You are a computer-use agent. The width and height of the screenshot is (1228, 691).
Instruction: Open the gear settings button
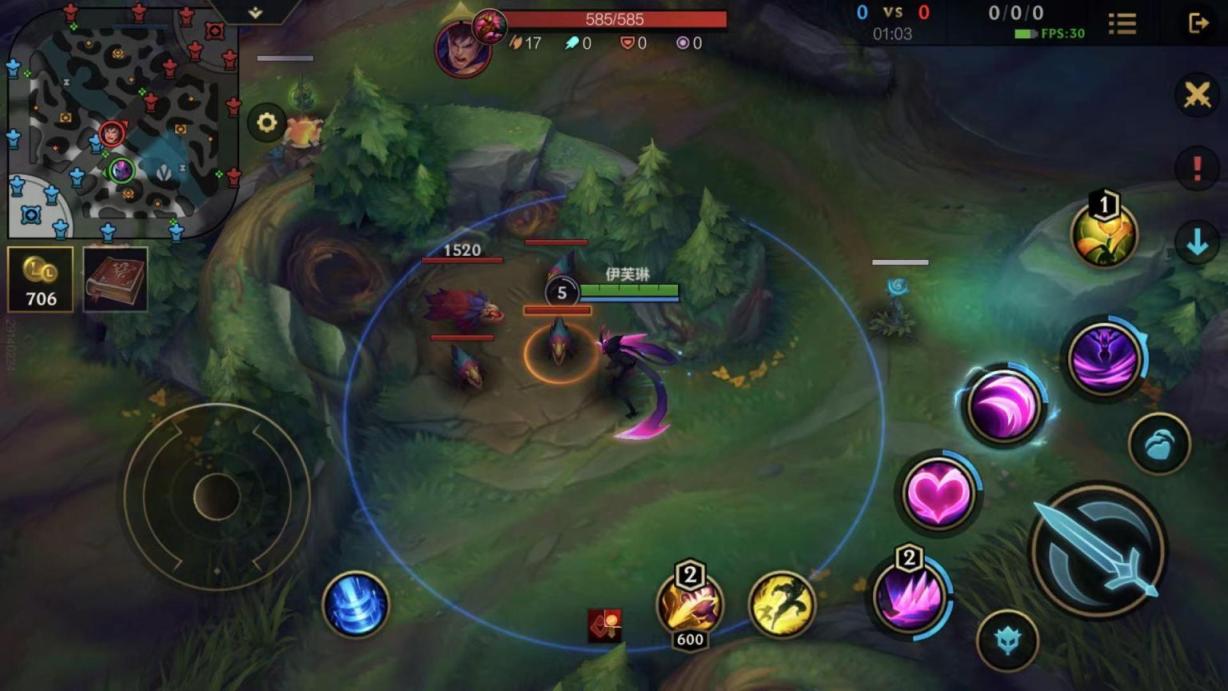click(267, 123)
